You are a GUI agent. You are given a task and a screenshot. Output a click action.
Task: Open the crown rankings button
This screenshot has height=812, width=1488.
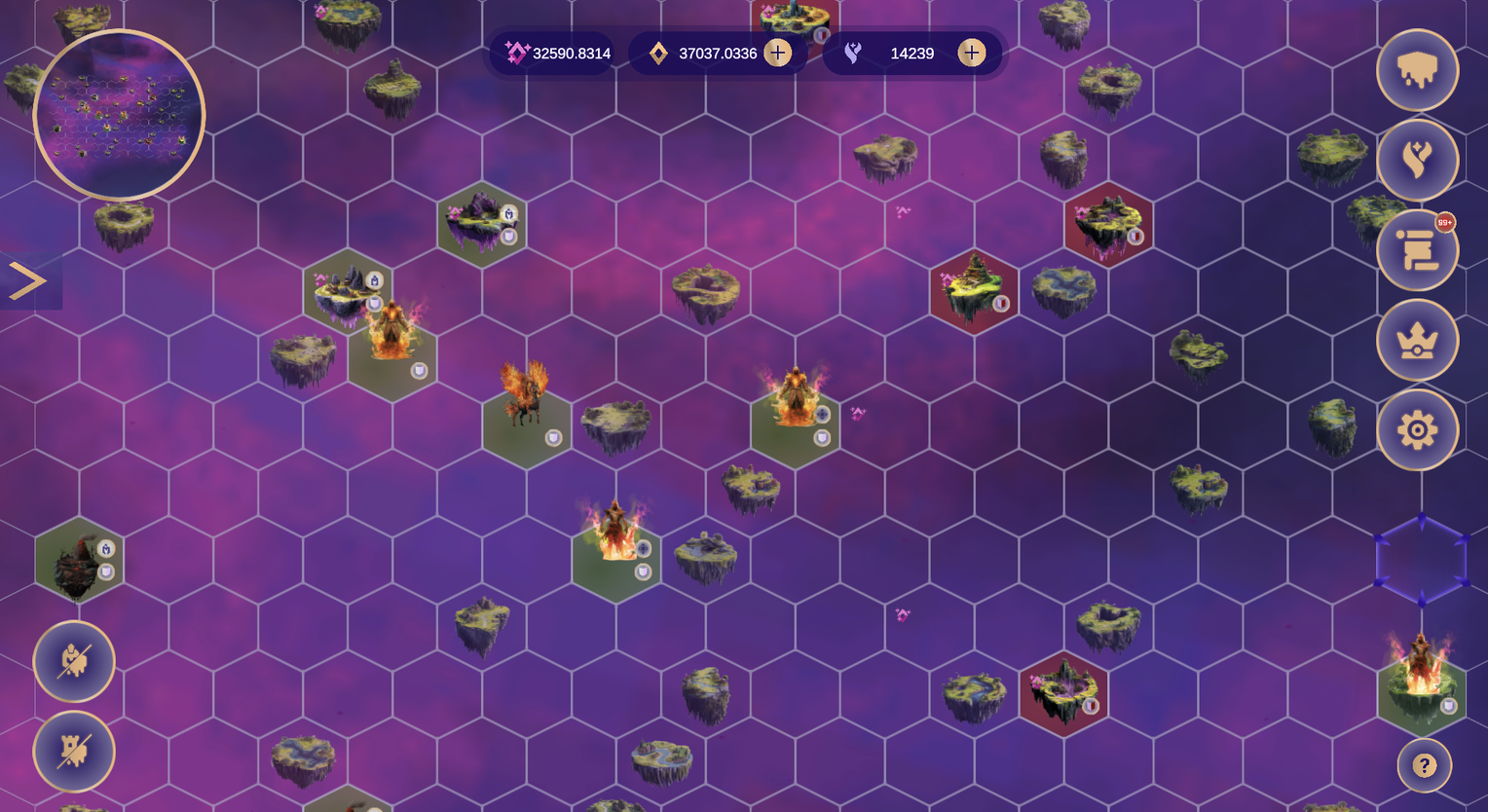click(x=1417, y=340)
